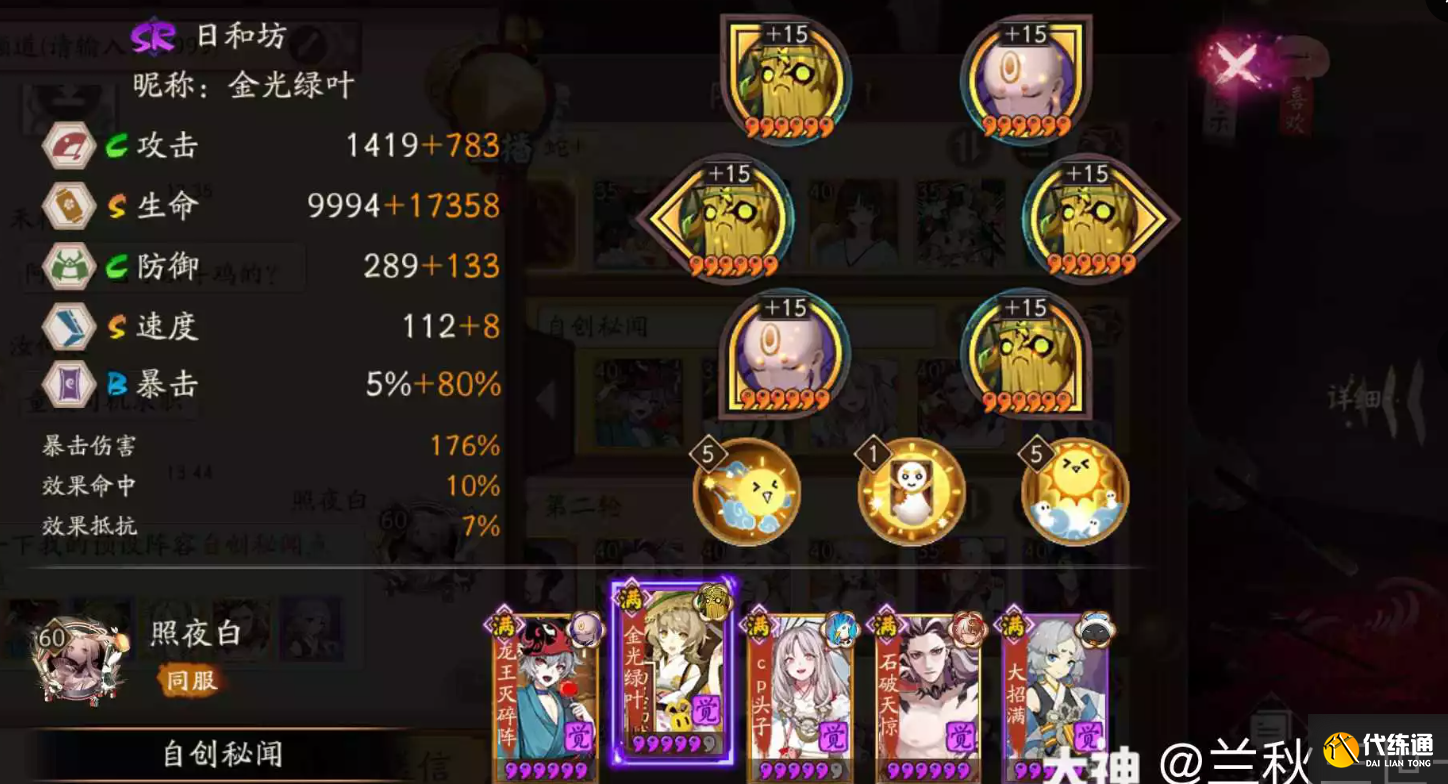This screenshot has height=784, width=1448.
Task: Expand the left sun icon marked 5
Action: pyautogui.click(x=745, y=490)
